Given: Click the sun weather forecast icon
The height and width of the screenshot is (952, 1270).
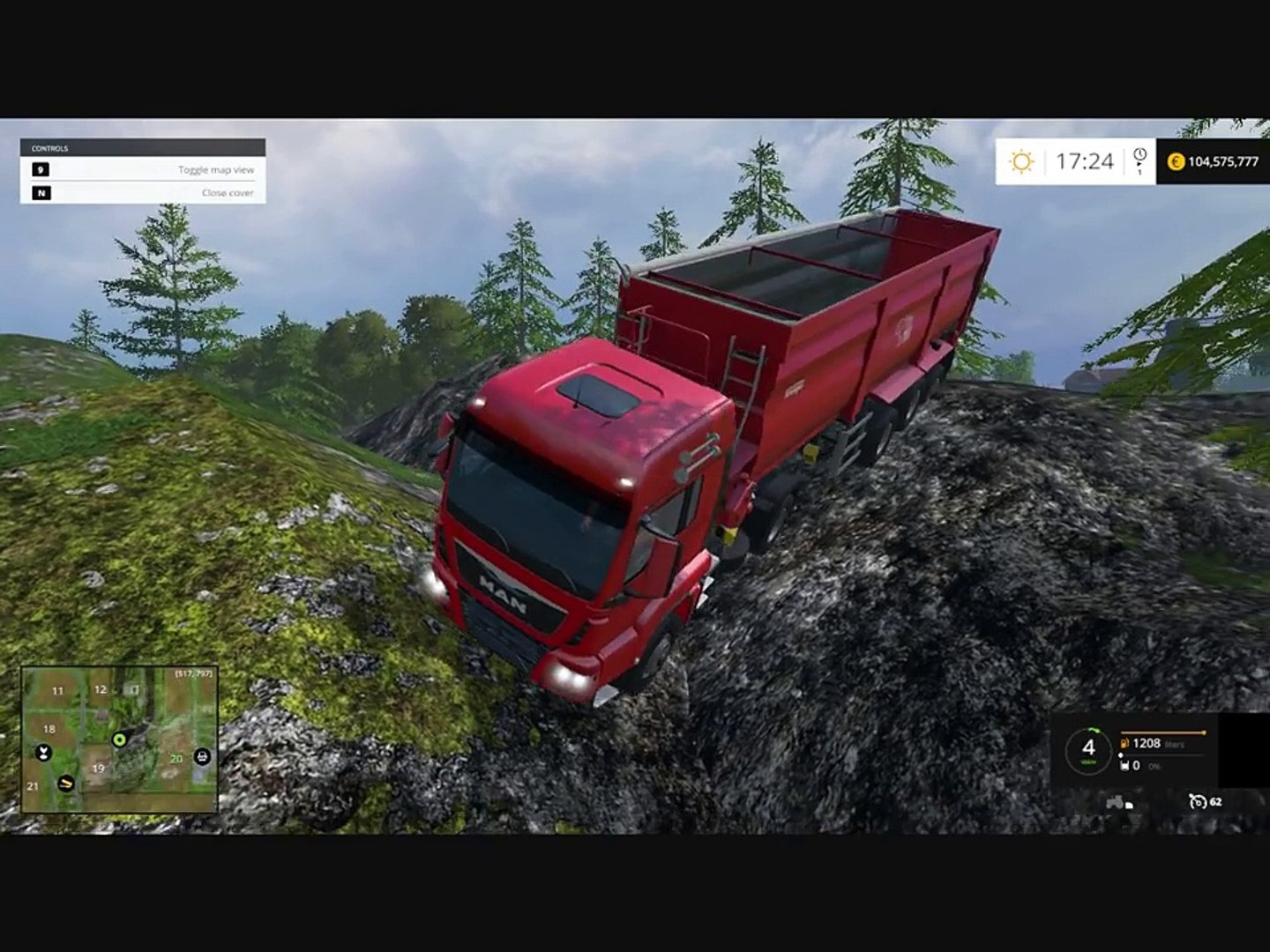Looking at the screenshot, I should tap(1021, 161).
